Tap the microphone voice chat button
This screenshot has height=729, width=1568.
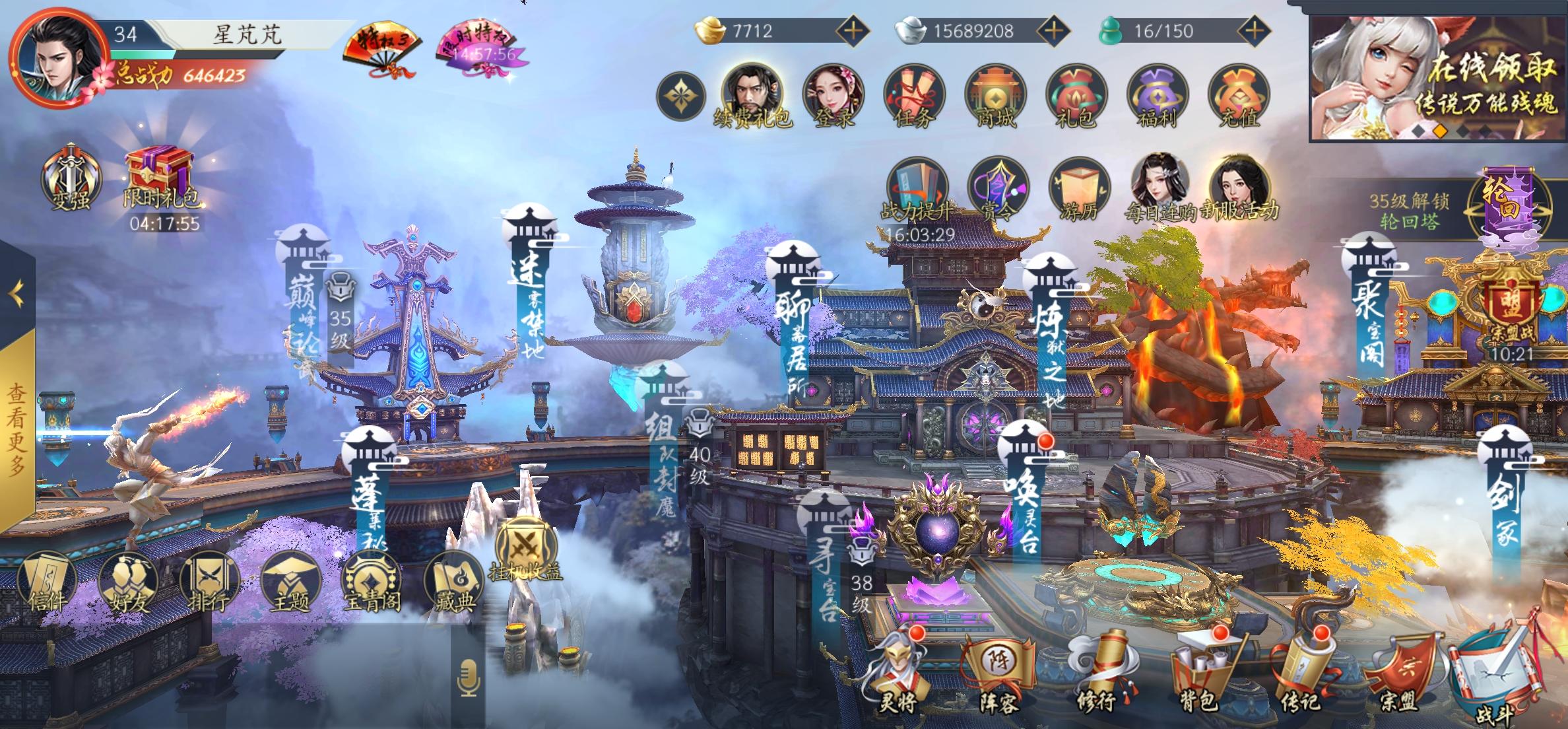469,678
